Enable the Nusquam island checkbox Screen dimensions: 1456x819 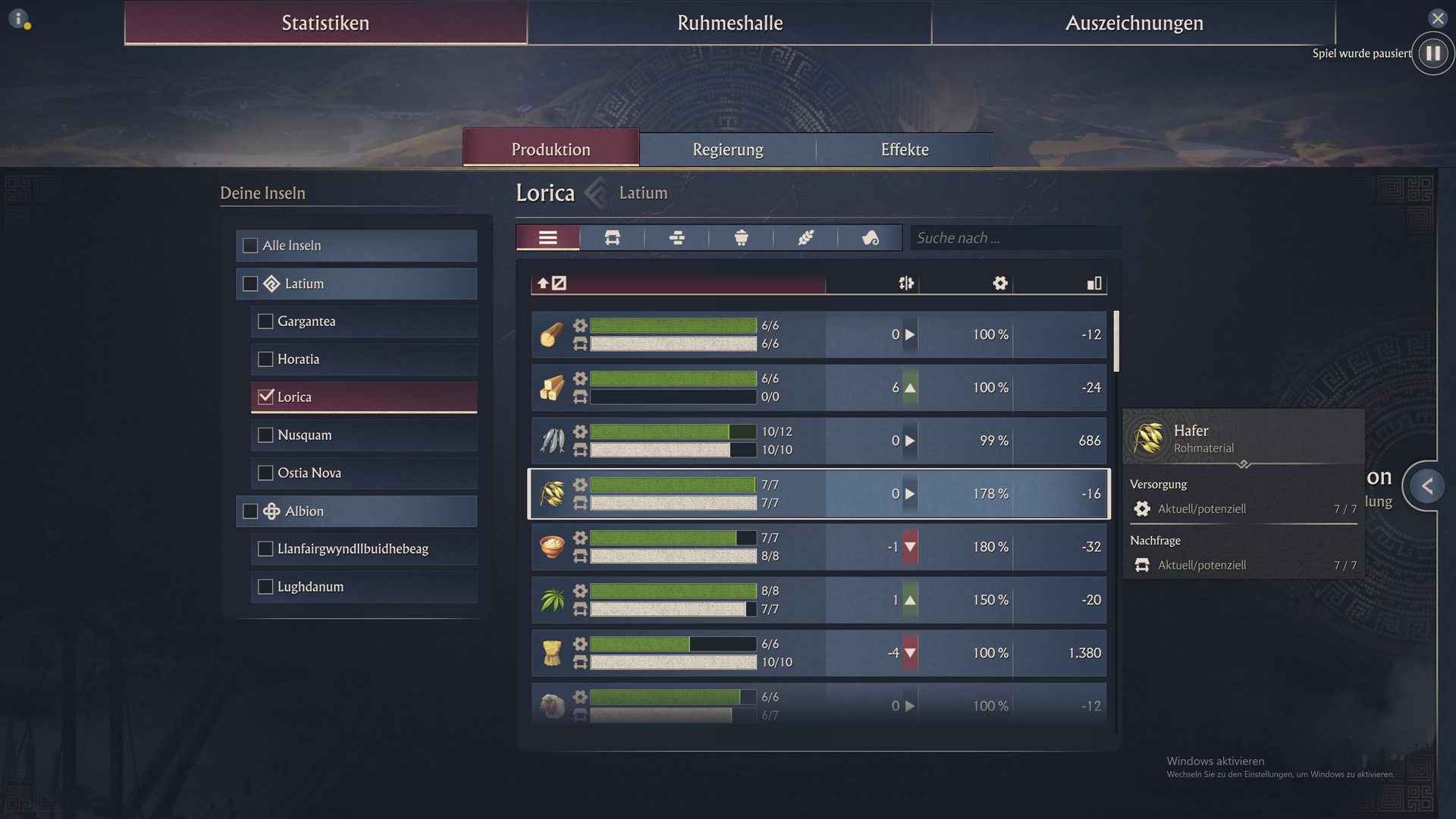265,435
